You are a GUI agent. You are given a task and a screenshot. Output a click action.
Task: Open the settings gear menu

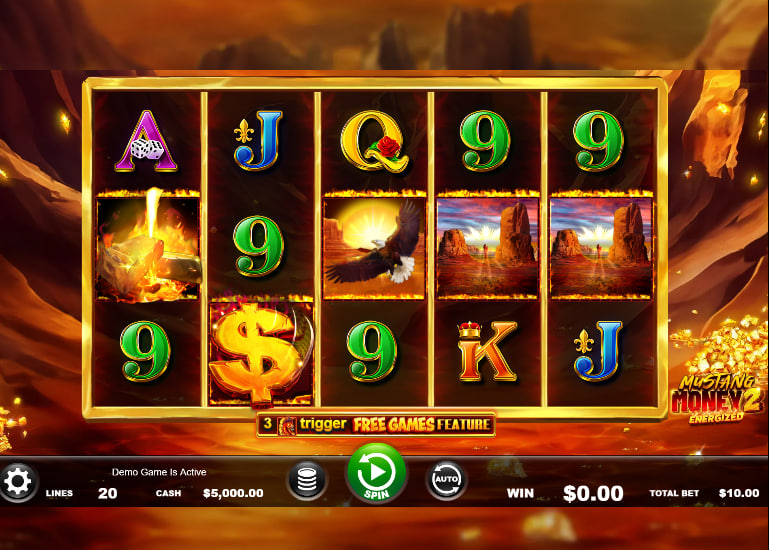click(x=17, y=482)
